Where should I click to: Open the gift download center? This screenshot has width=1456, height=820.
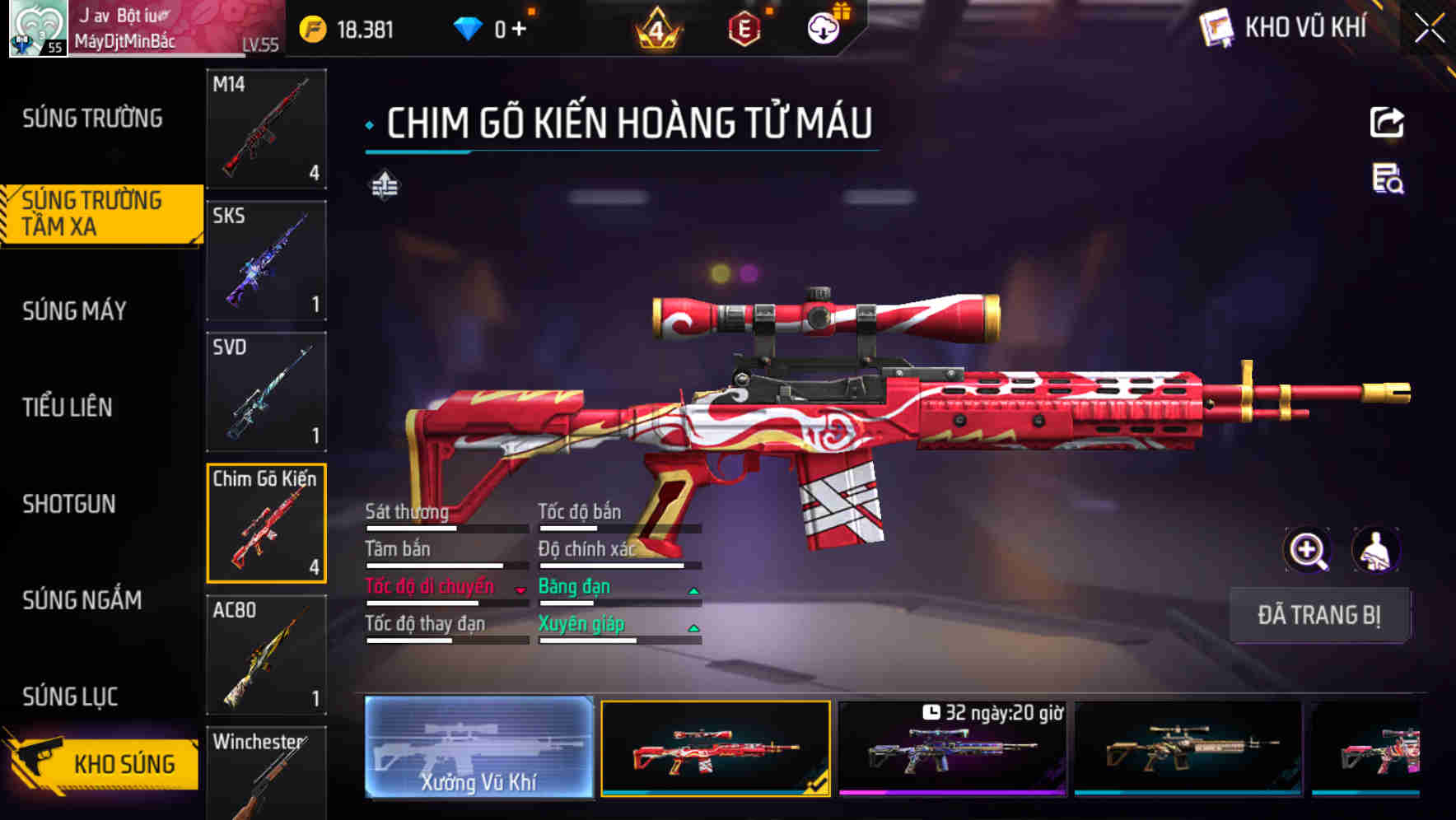tap(821, 27)
